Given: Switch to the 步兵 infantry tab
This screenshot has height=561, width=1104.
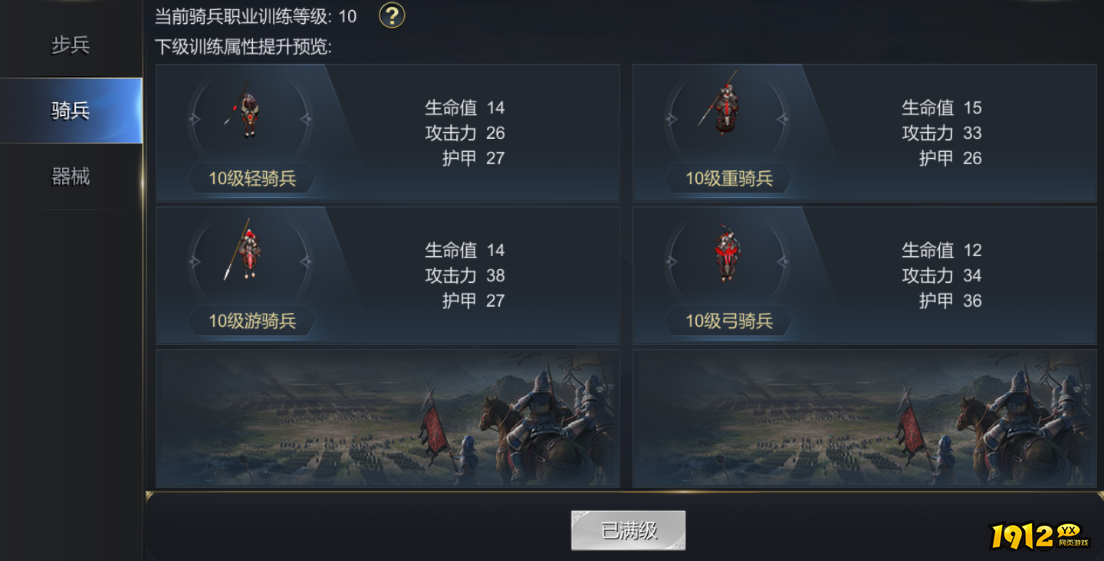Looking at the screenshot, I should pos(70,45).
